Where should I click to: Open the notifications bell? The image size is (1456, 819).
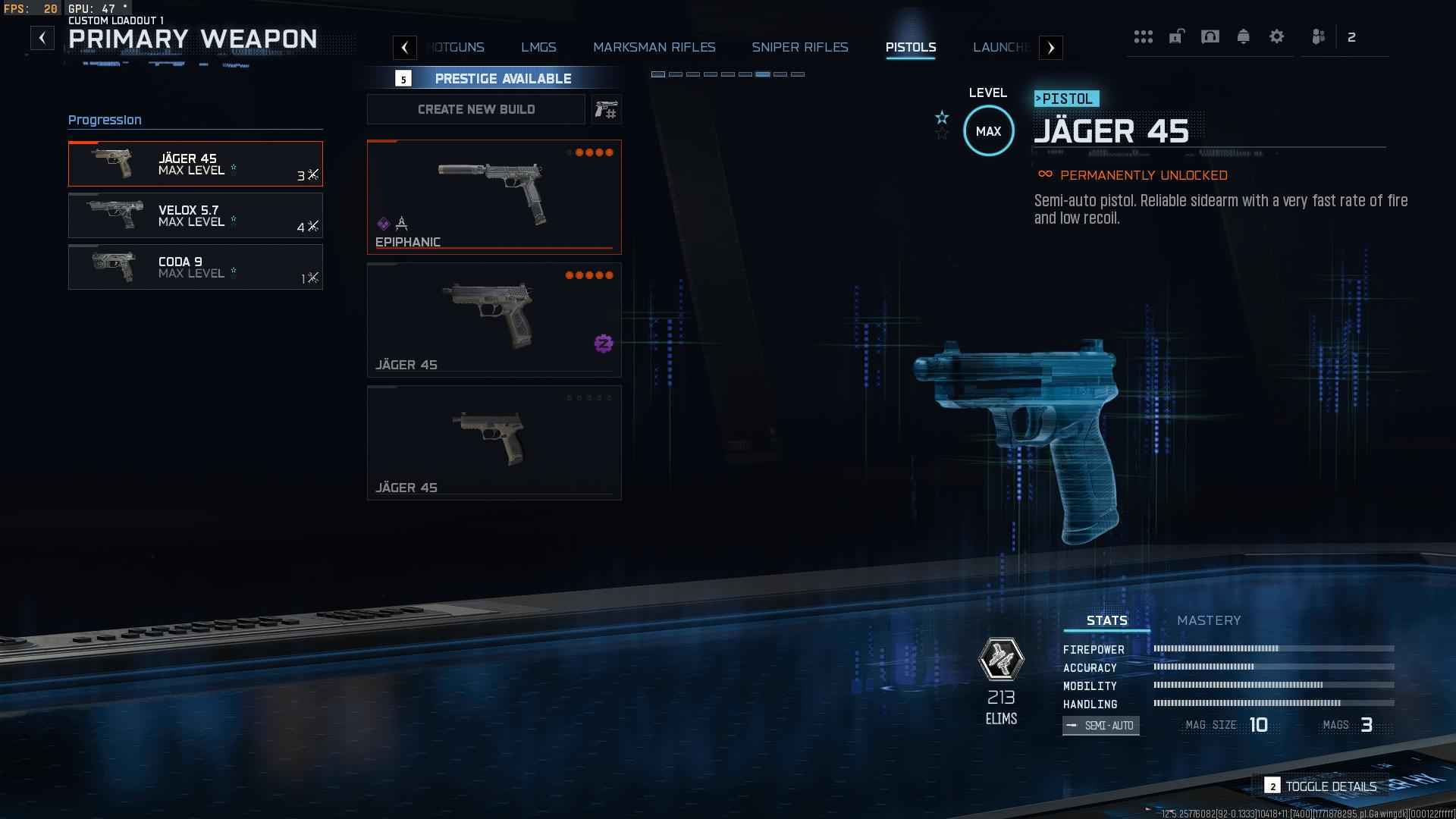coord(1243,36)
